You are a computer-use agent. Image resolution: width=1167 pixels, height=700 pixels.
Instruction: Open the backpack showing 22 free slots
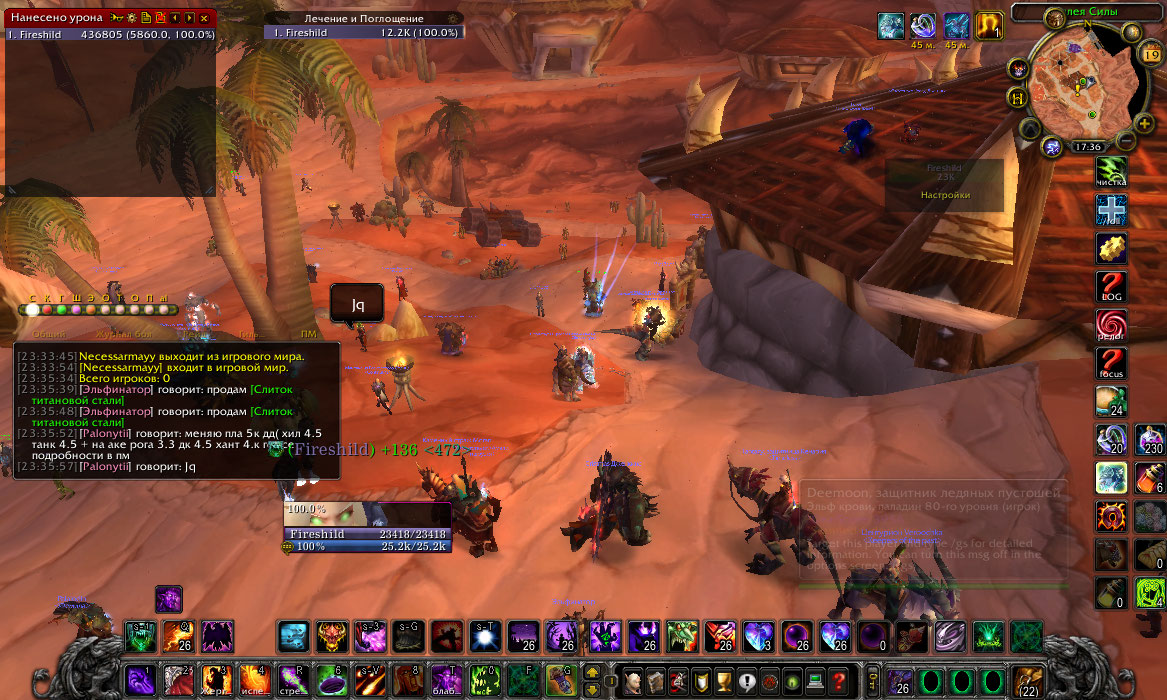coord(1027,680)
